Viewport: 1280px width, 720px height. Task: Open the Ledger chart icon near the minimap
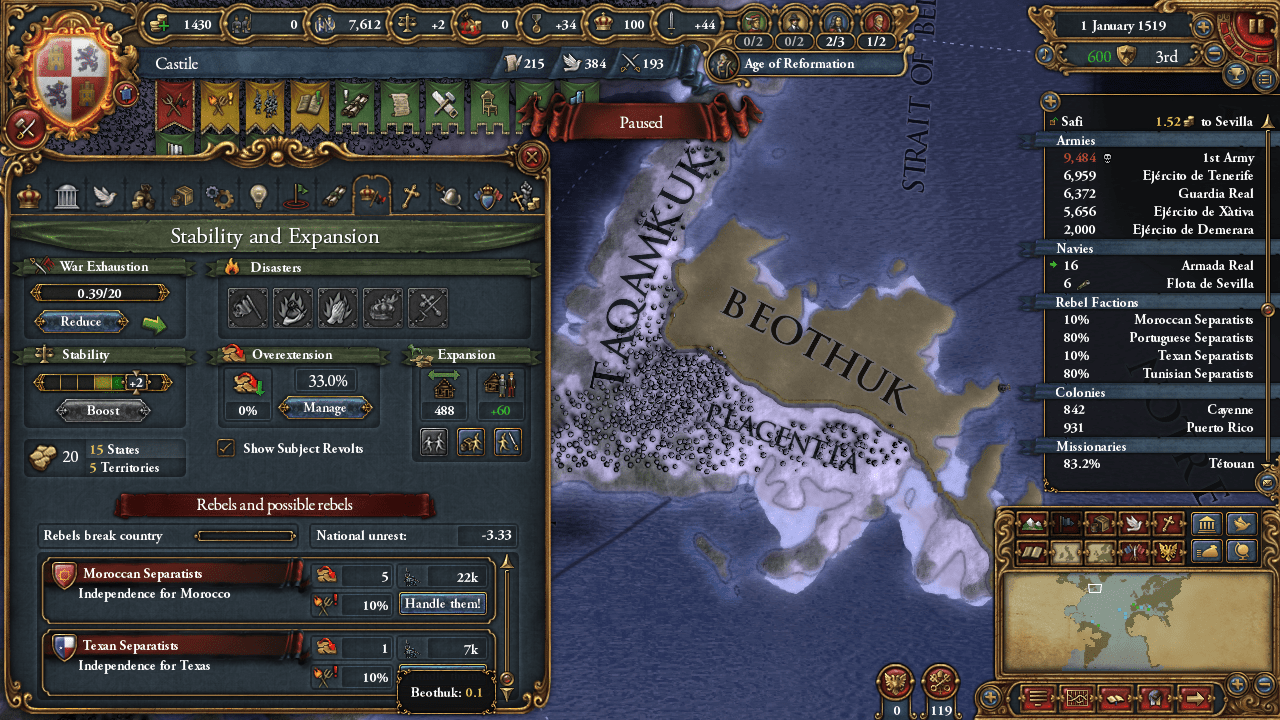tap(1078, 699)
